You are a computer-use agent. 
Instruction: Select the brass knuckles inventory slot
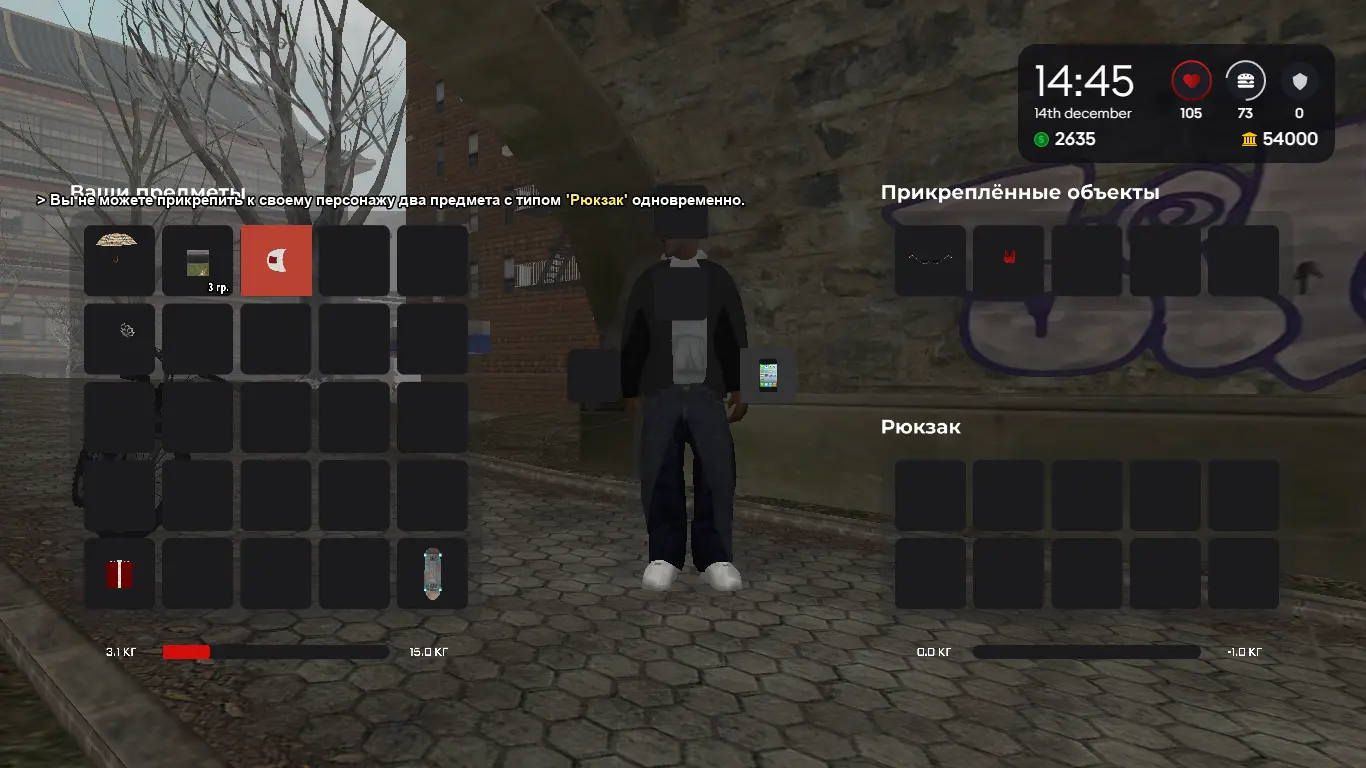(x=119, y=338)
